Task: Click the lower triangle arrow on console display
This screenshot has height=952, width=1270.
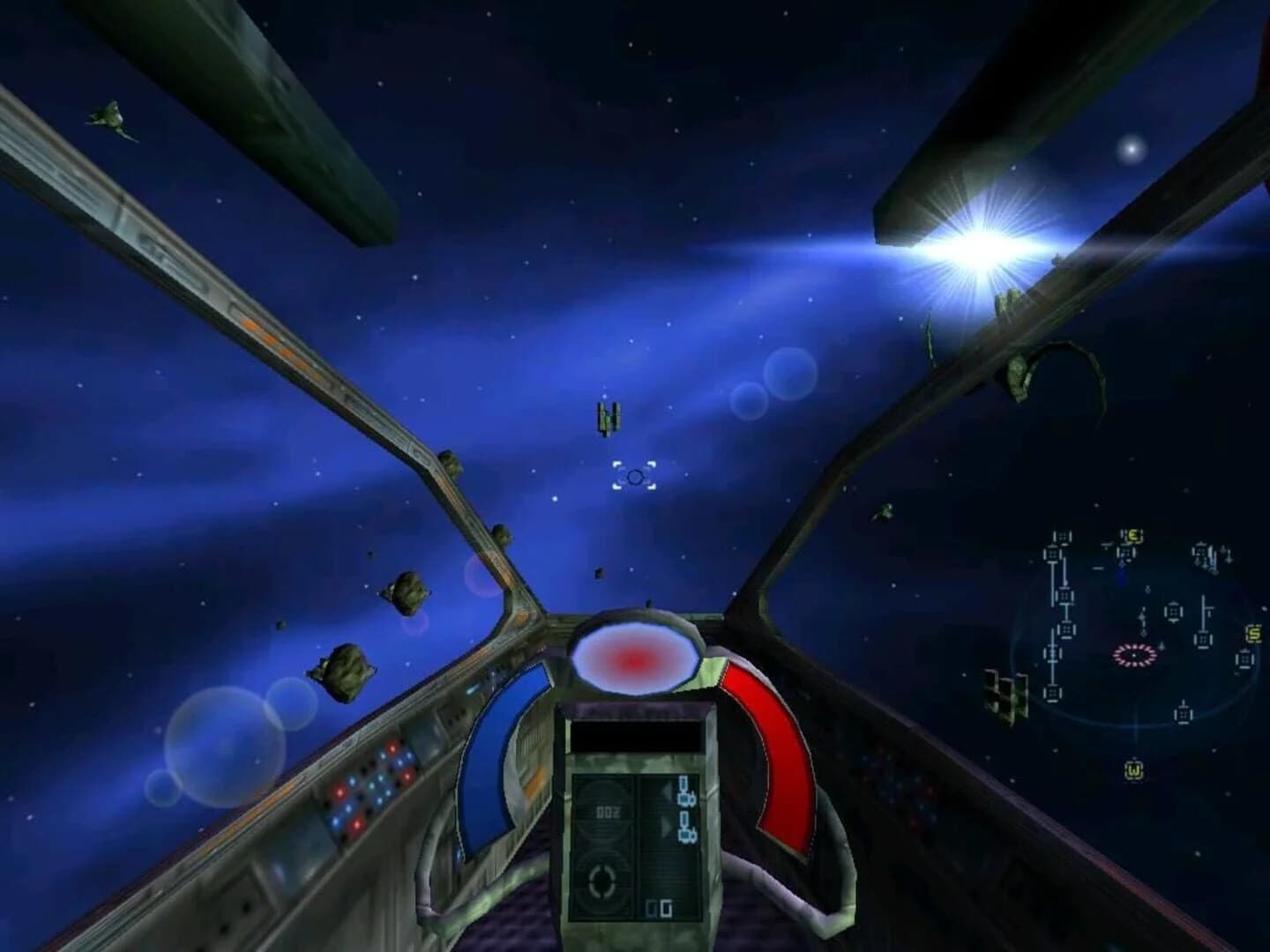Action: pos(665,823)
